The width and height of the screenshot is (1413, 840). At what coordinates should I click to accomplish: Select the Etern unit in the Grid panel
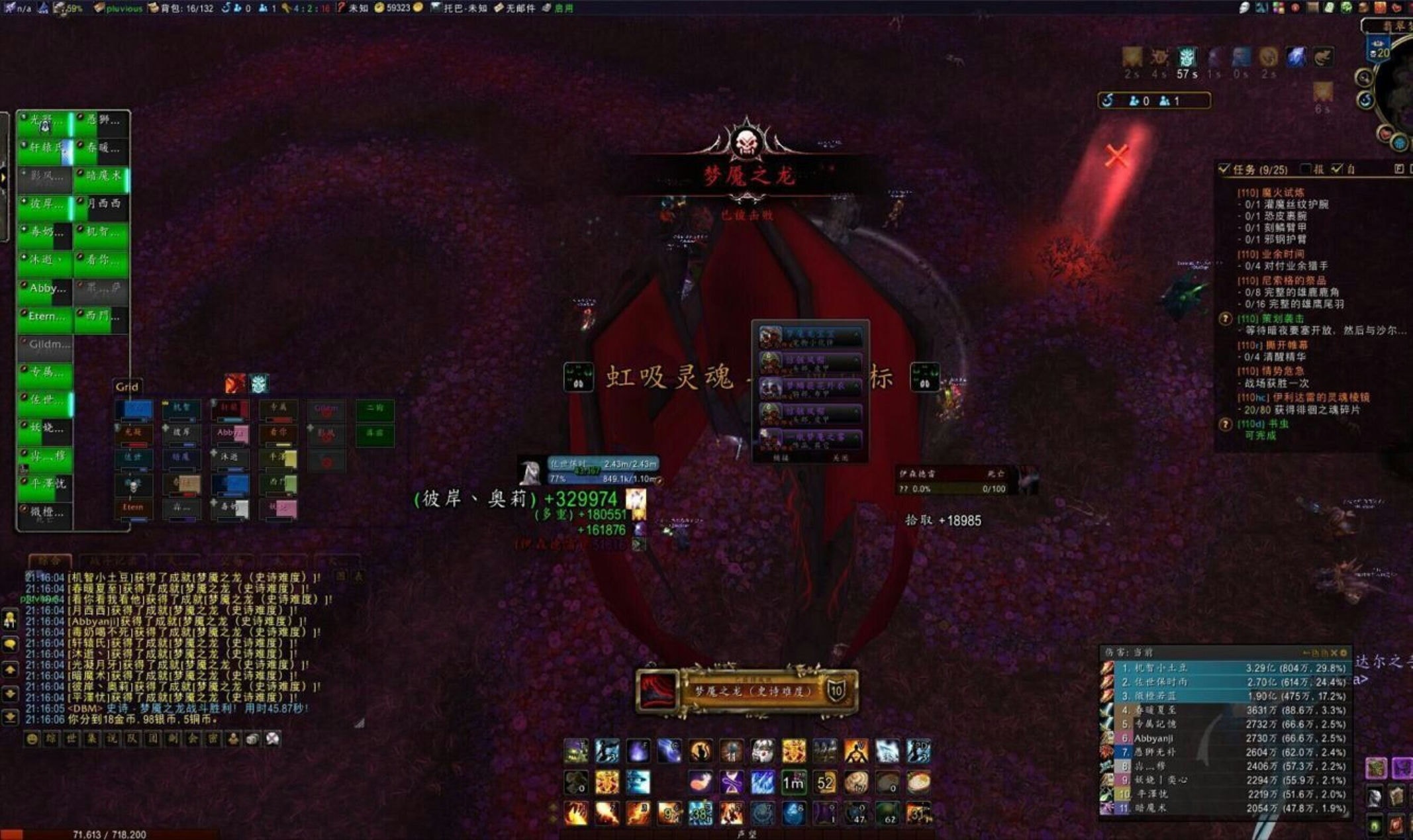click(x=133, y=508)
